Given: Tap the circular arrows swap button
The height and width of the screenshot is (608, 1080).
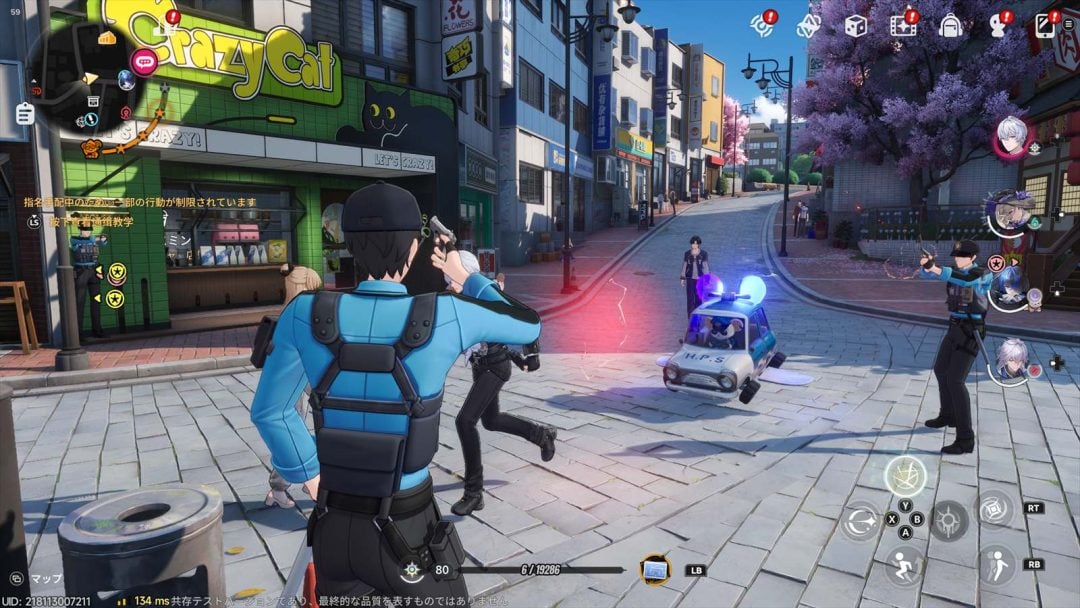Looking at the screenshot, I should (858, 521).
